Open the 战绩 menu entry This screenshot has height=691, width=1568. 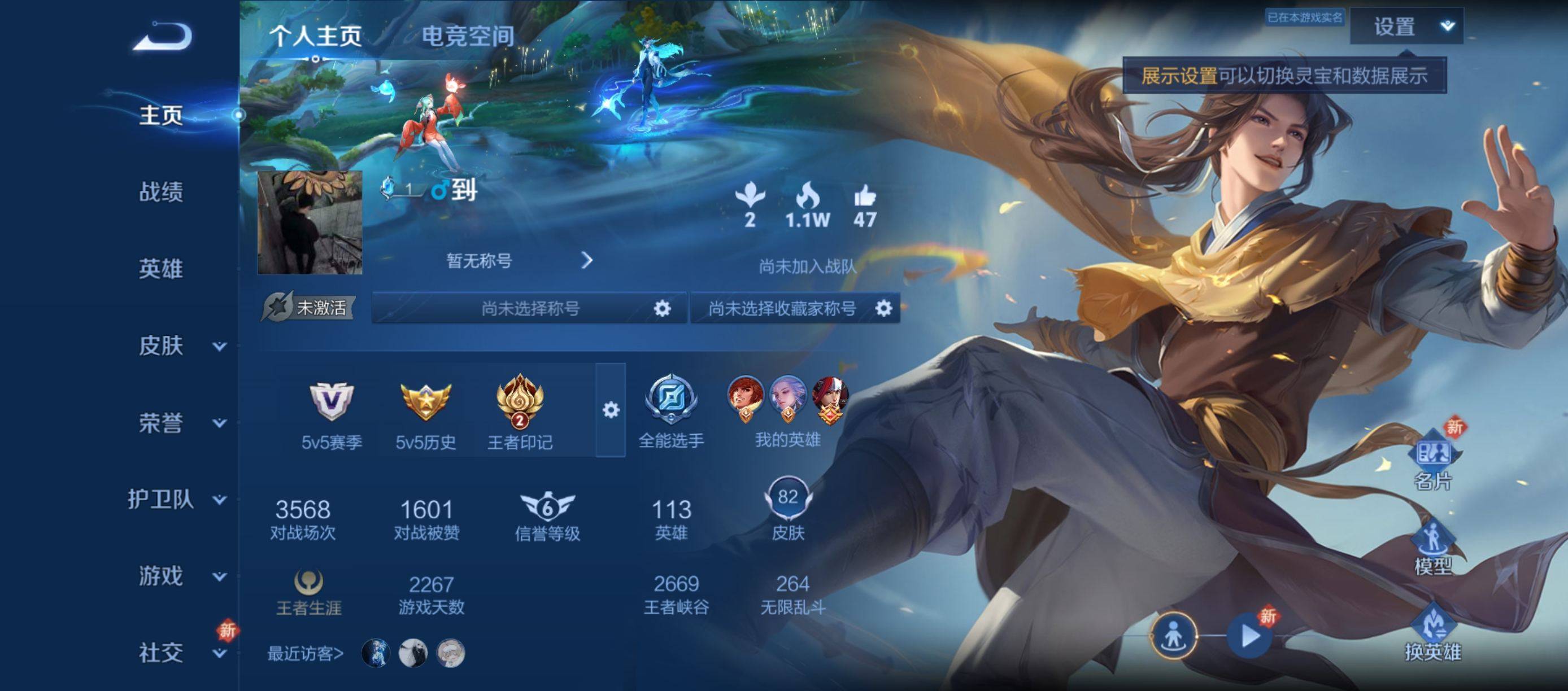[x=160, y=192]
